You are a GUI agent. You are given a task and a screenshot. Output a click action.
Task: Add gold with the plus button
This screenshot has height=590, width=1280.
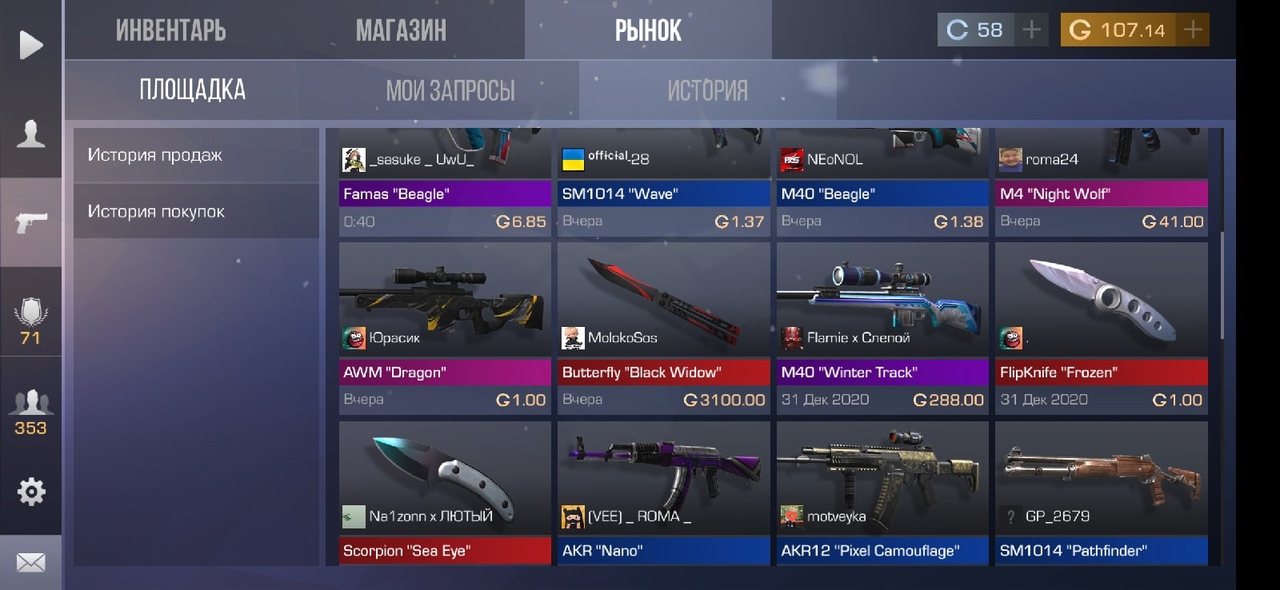coord(1192,30)
